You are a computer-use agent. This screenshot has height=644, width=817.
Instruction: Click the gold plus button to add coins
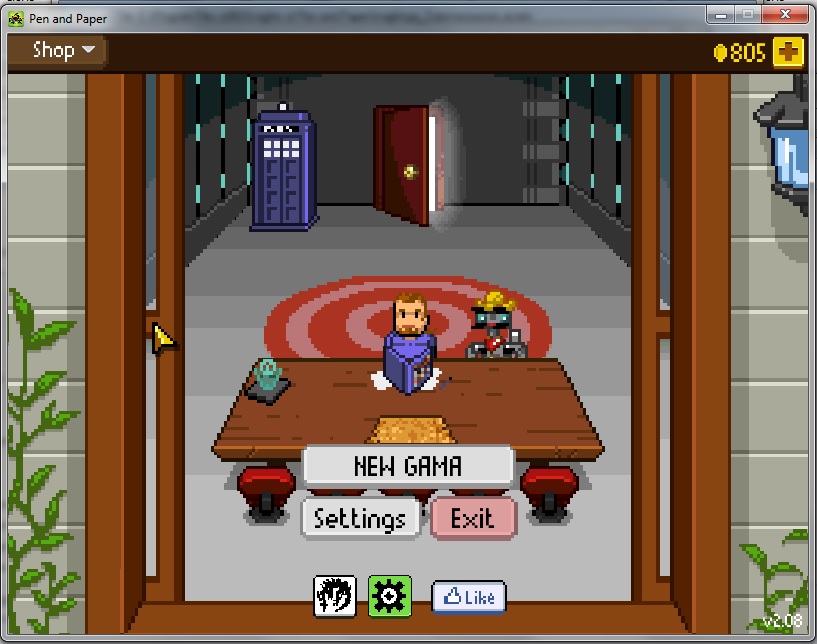(x=788, y=52)
